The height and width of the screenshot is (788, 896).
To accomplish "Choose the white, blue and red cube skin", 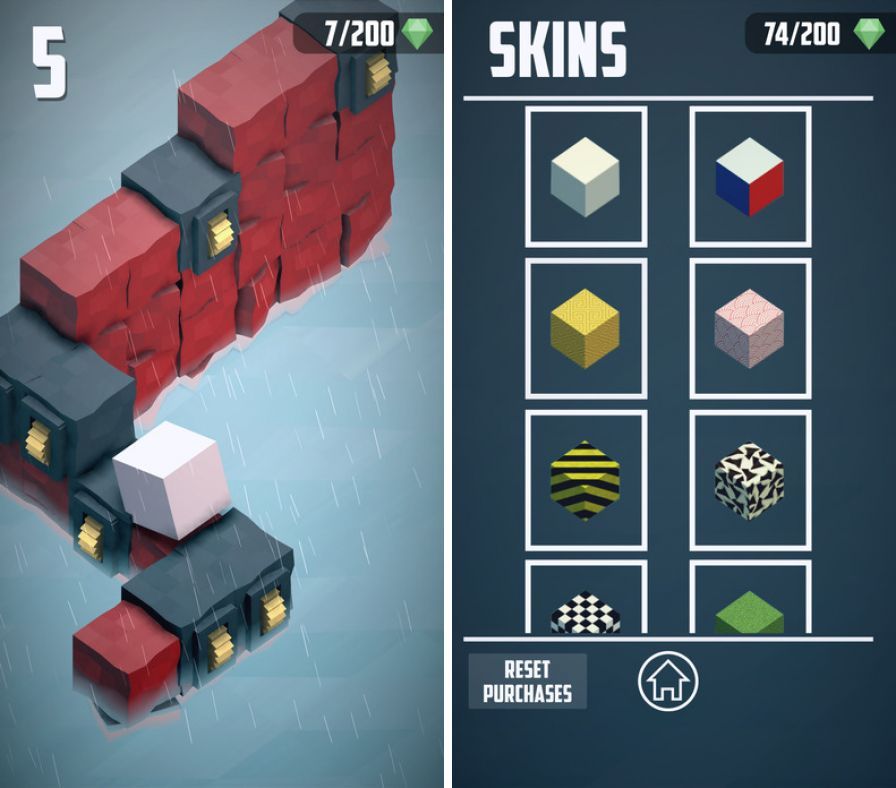I will (750, 177).
